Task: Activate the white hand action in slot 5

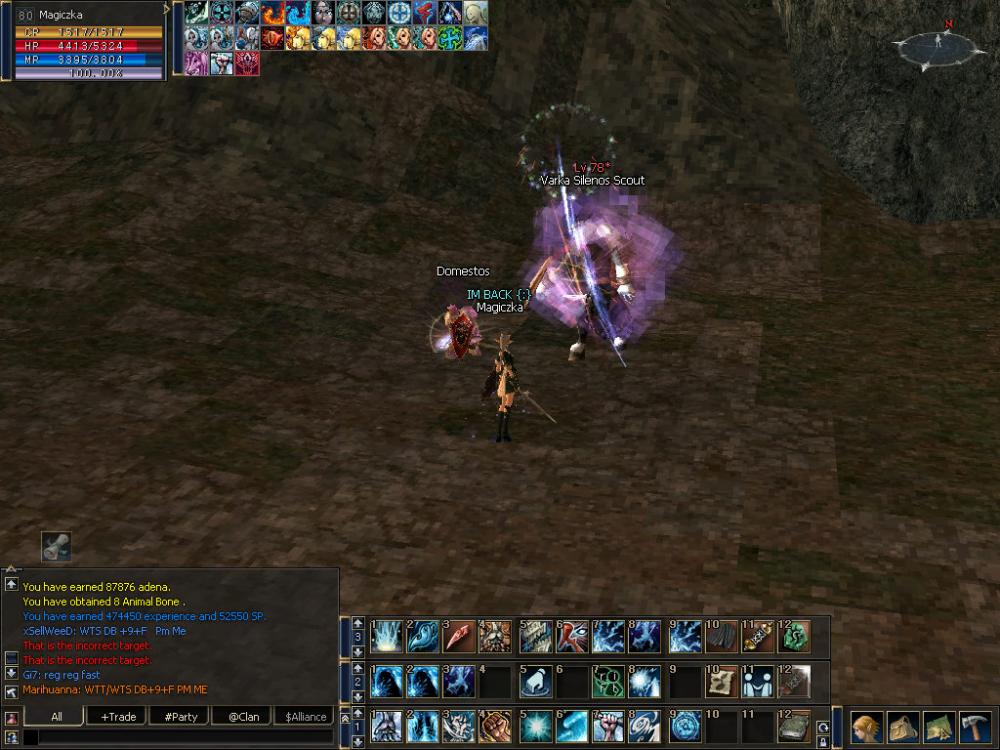Action: click(x=534, y=682)
